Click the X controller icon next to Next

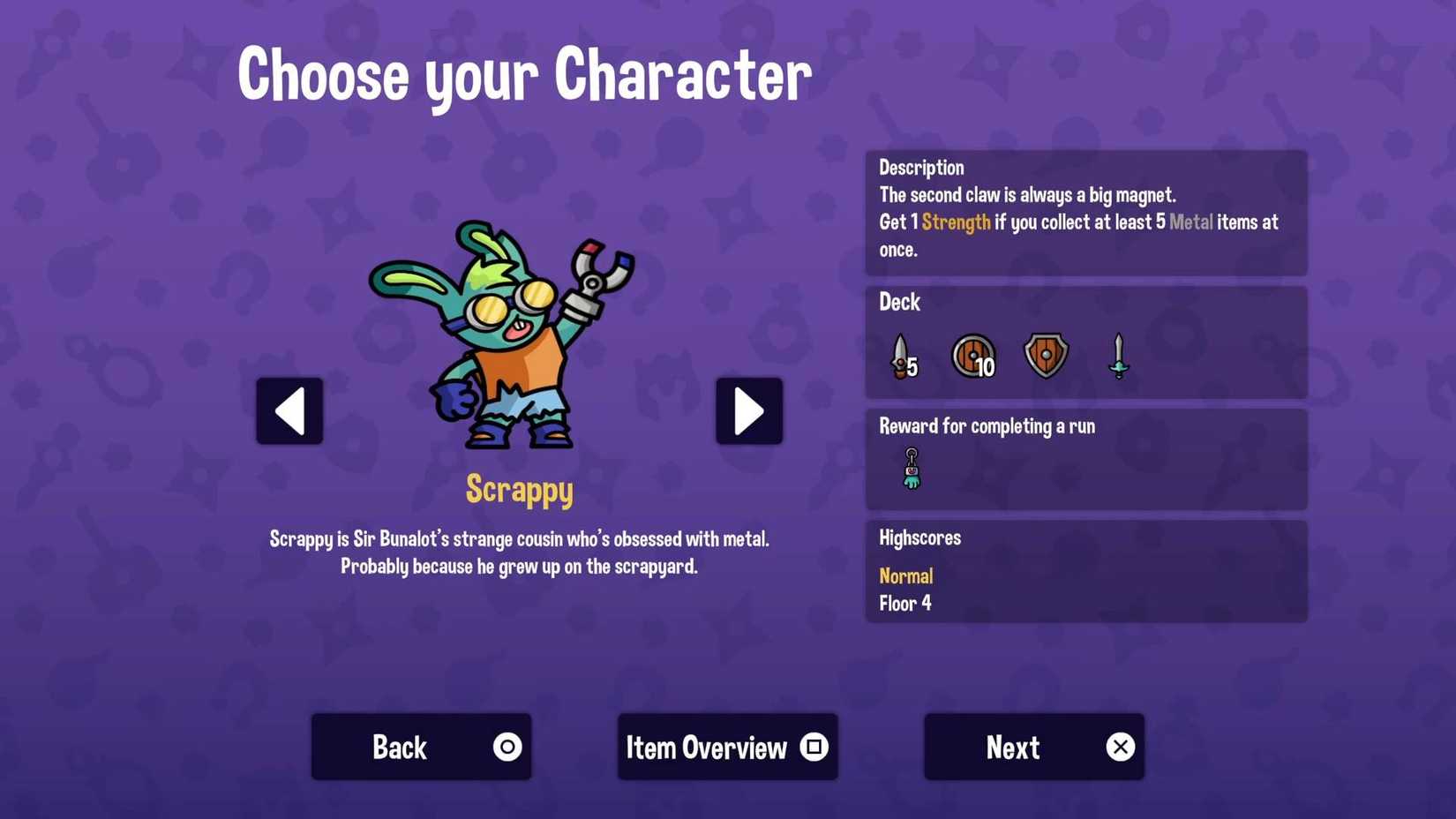point(1121,746)
